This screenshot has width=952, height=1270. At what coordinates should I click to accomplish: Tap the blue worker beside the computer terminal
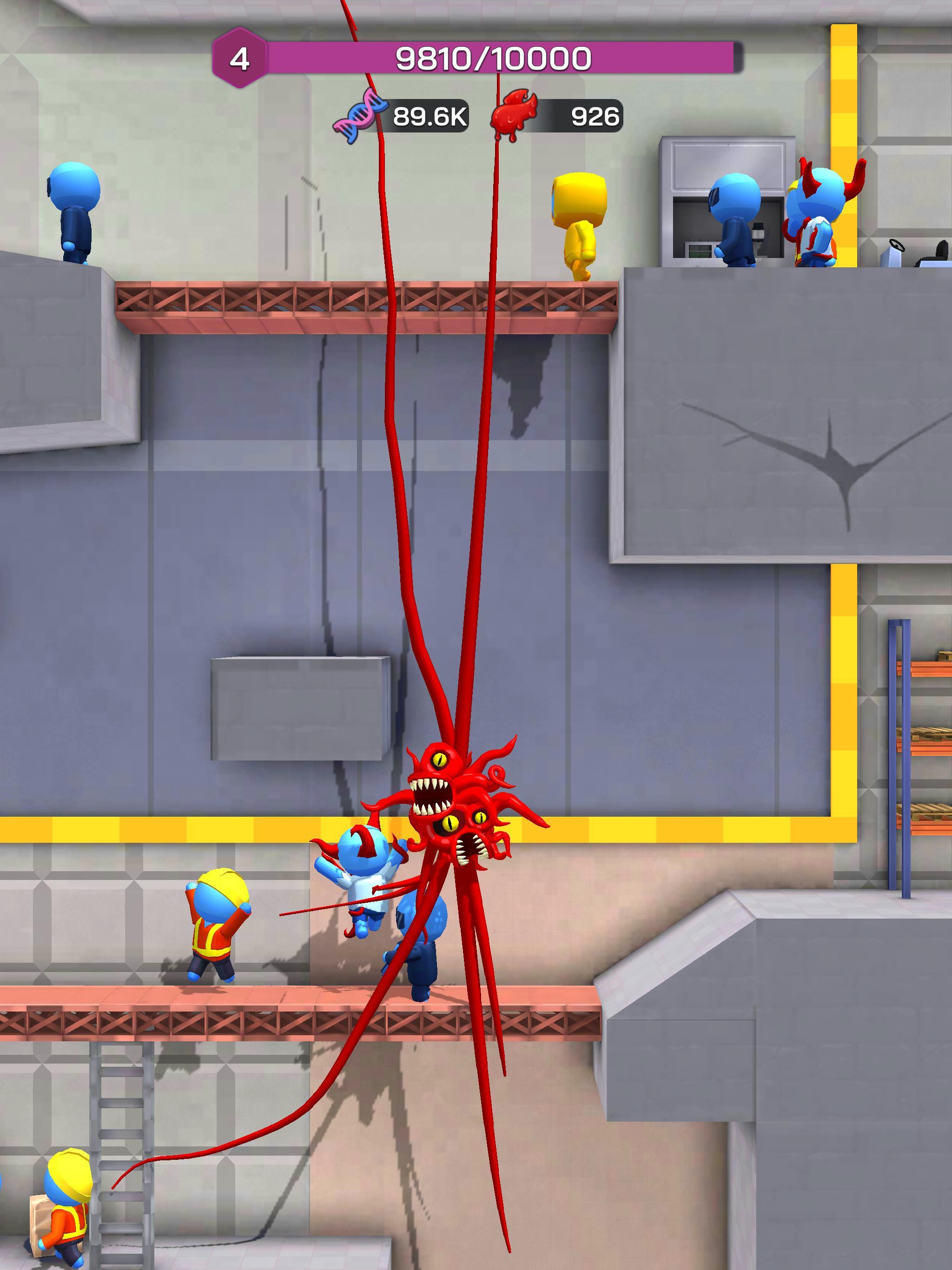pyautogui.click(x=735, y=218)
